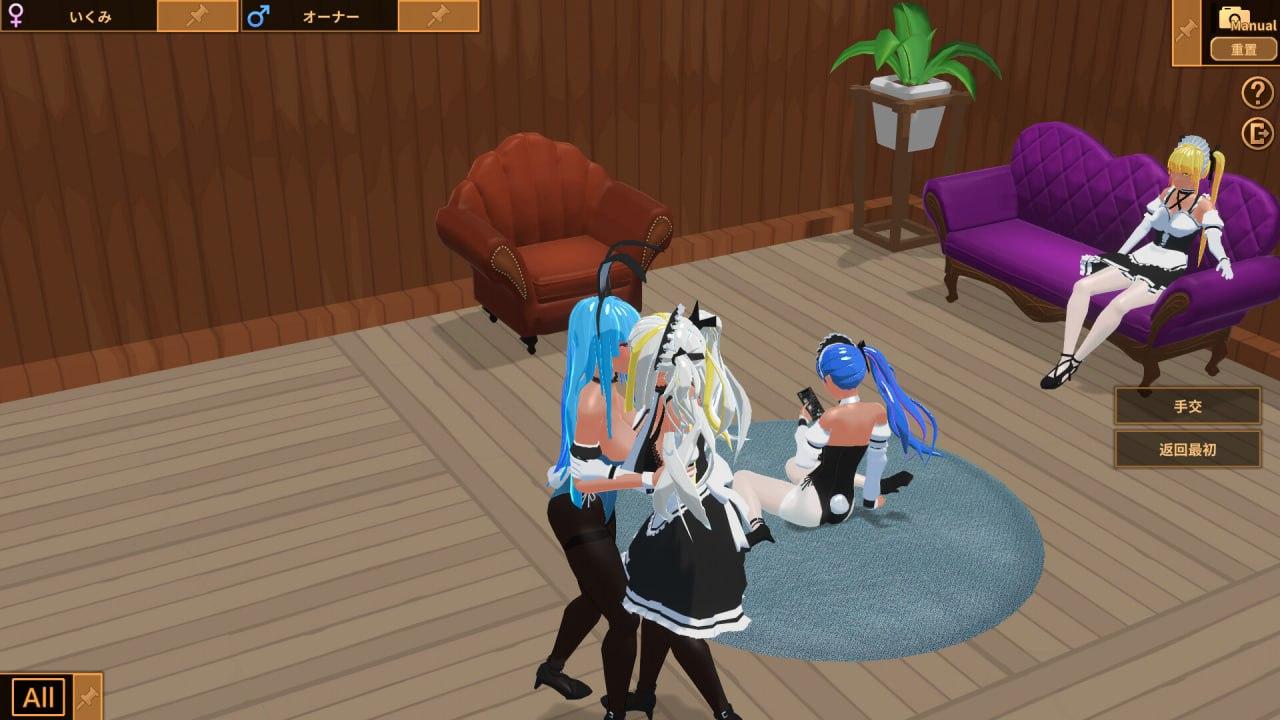The width and height of the screenshot is (1280, 720).
Task: Click the camera screenshot icon near Manual
Action: click(x=1235, y=15)
